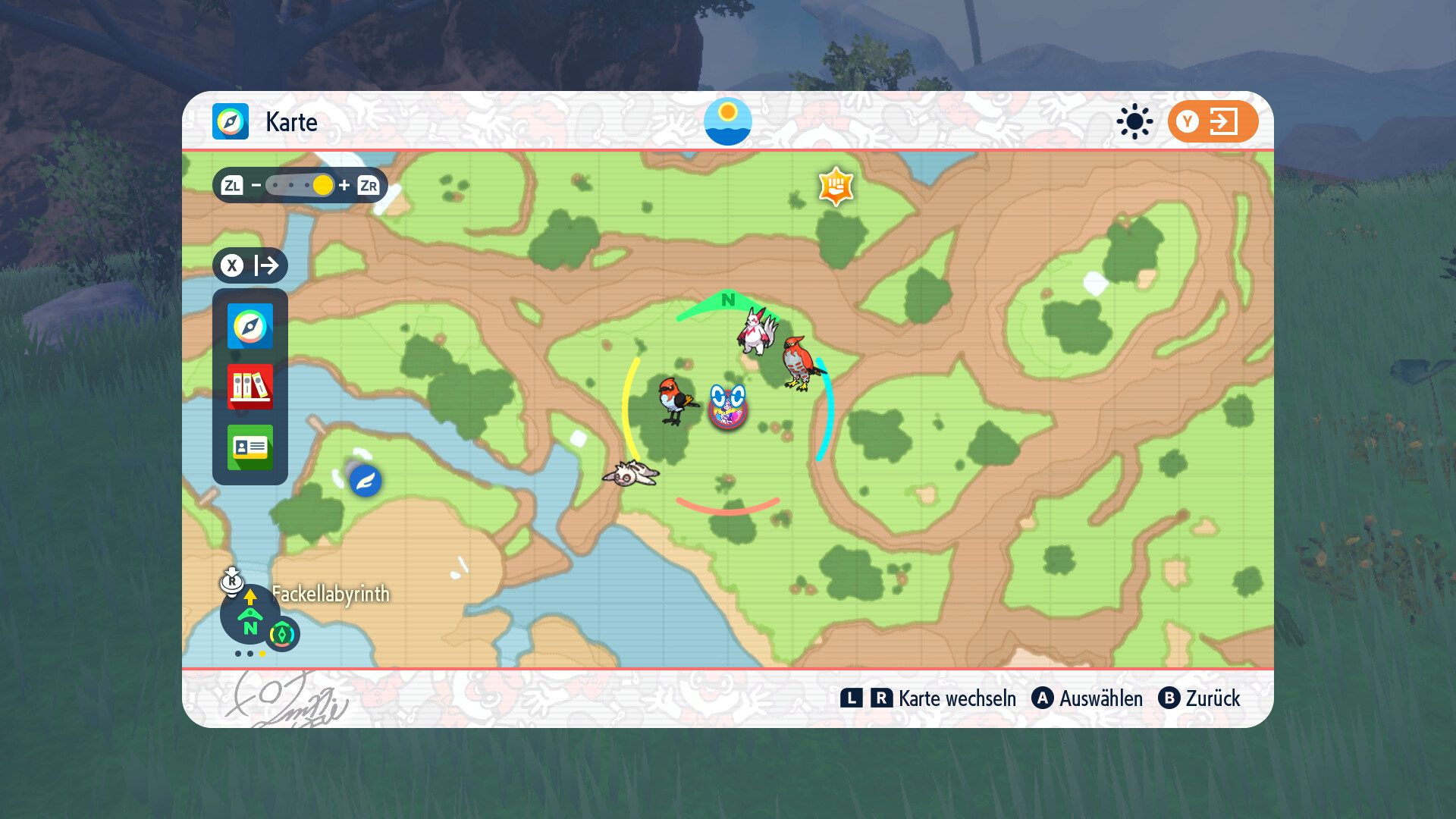Select the Fletchinder icon on the map

674,400
